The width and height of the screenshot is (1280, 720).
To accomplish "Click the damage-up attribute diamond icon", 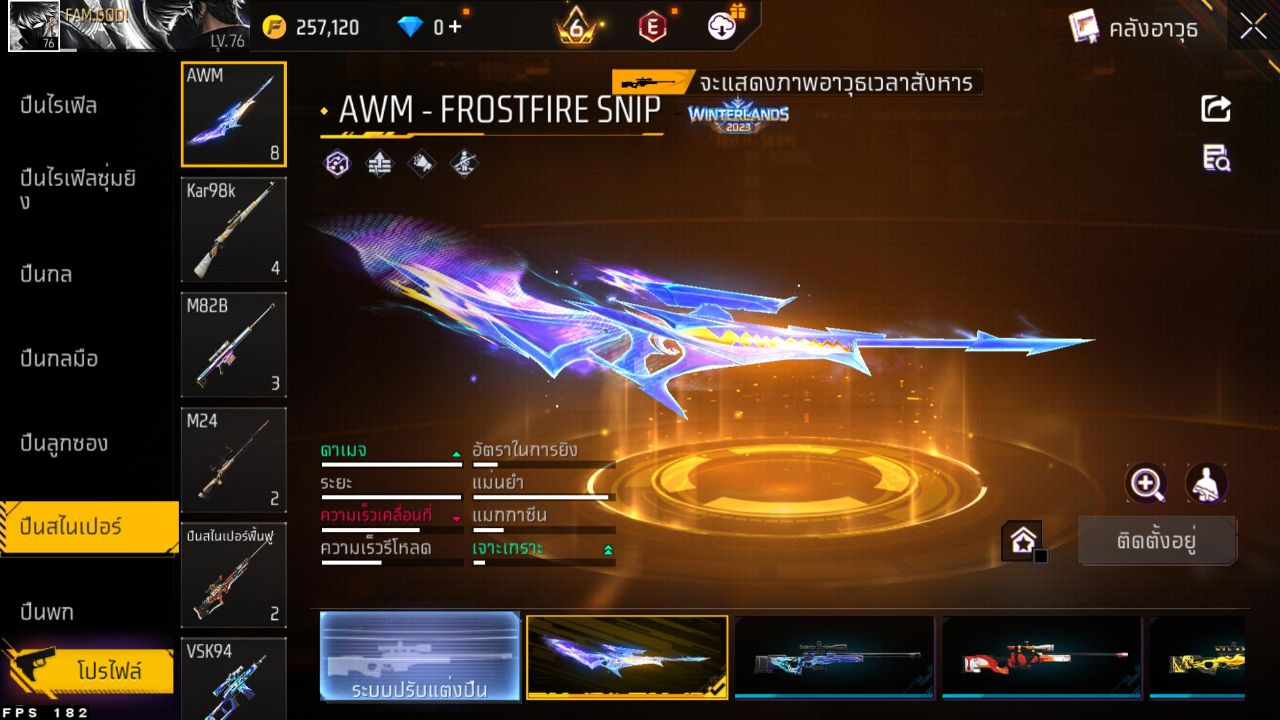I will pos(379,163).
